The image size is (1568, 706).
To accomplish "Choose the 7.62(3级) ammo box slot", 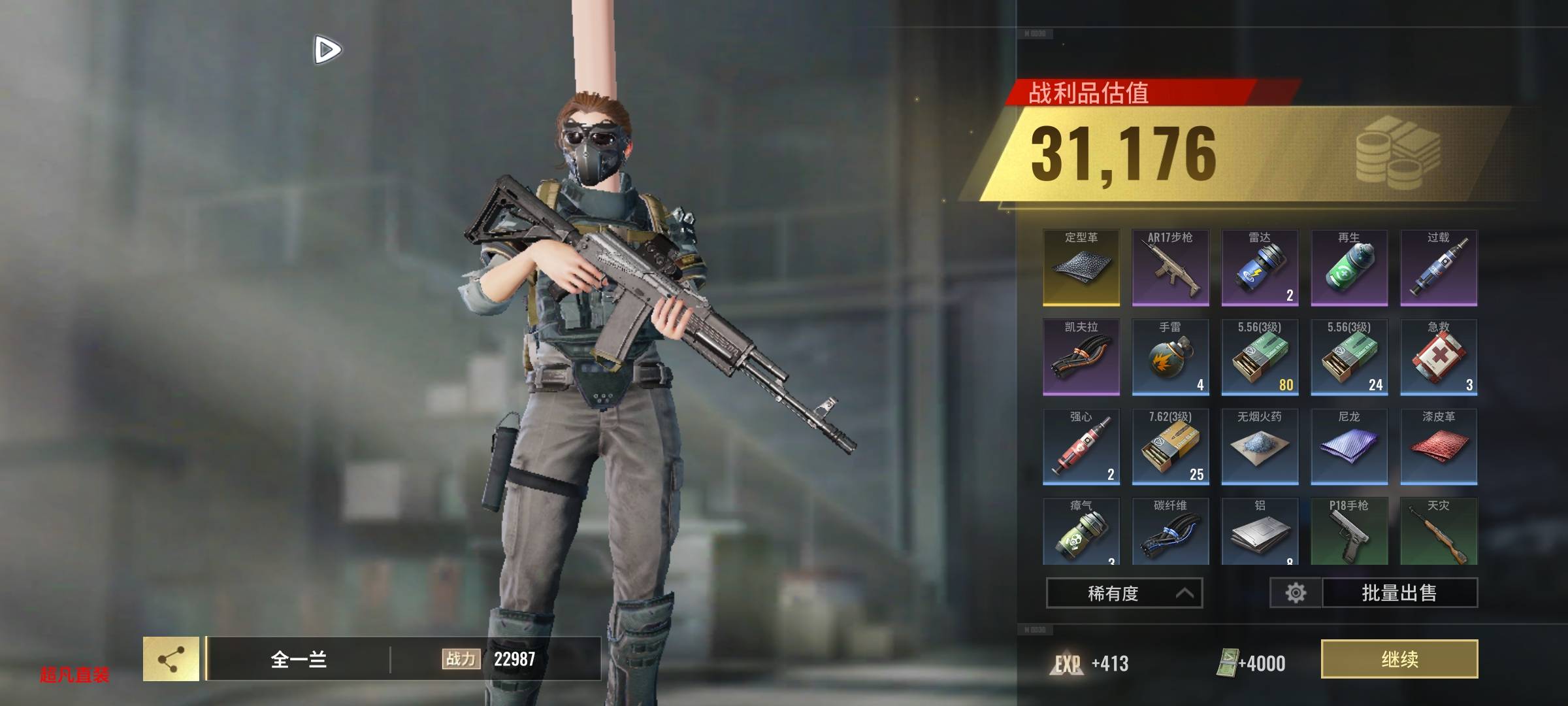I will coord(1170,446).
